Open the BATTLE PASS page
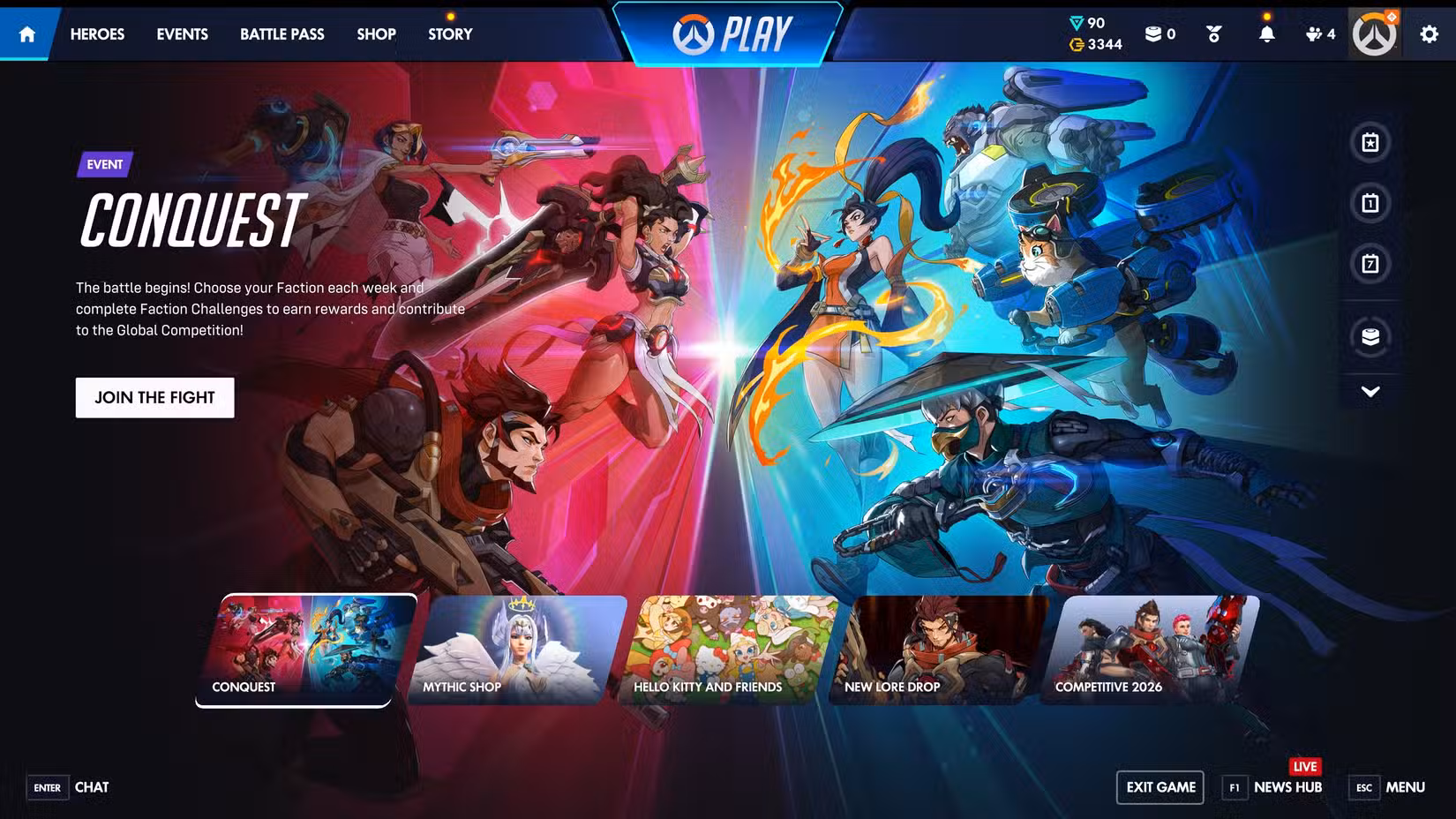The width and height of the screenshot is (1456, 819). coord(281,34)
